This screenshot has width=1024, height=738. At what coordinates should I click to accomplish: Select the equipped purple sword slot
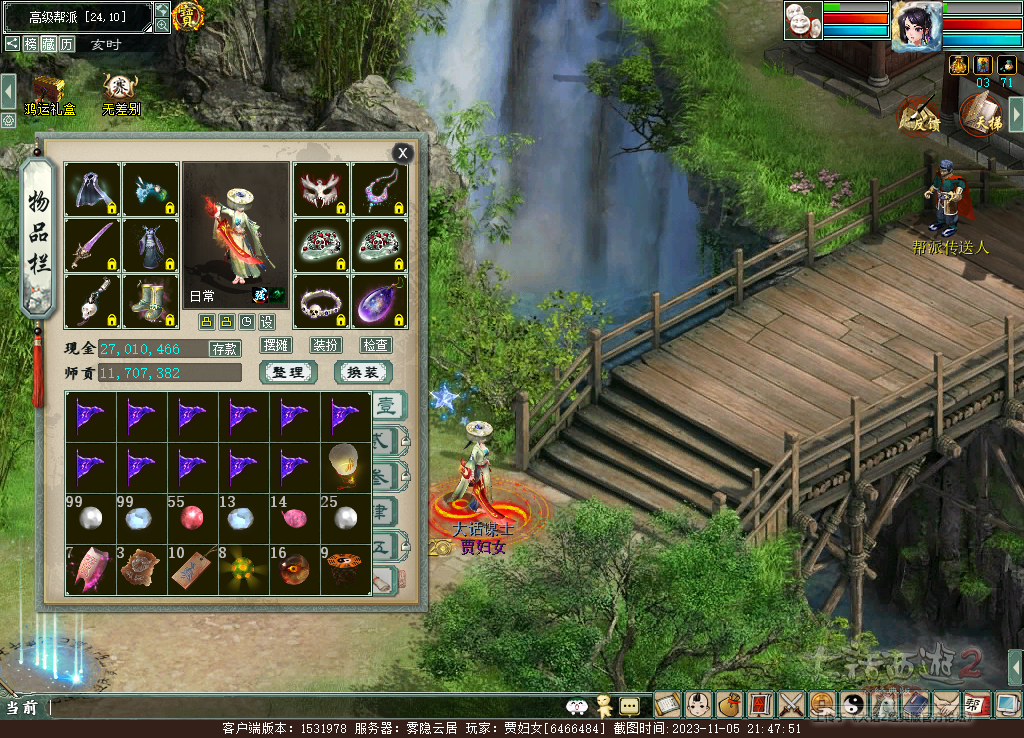click(x=93, y=246)
